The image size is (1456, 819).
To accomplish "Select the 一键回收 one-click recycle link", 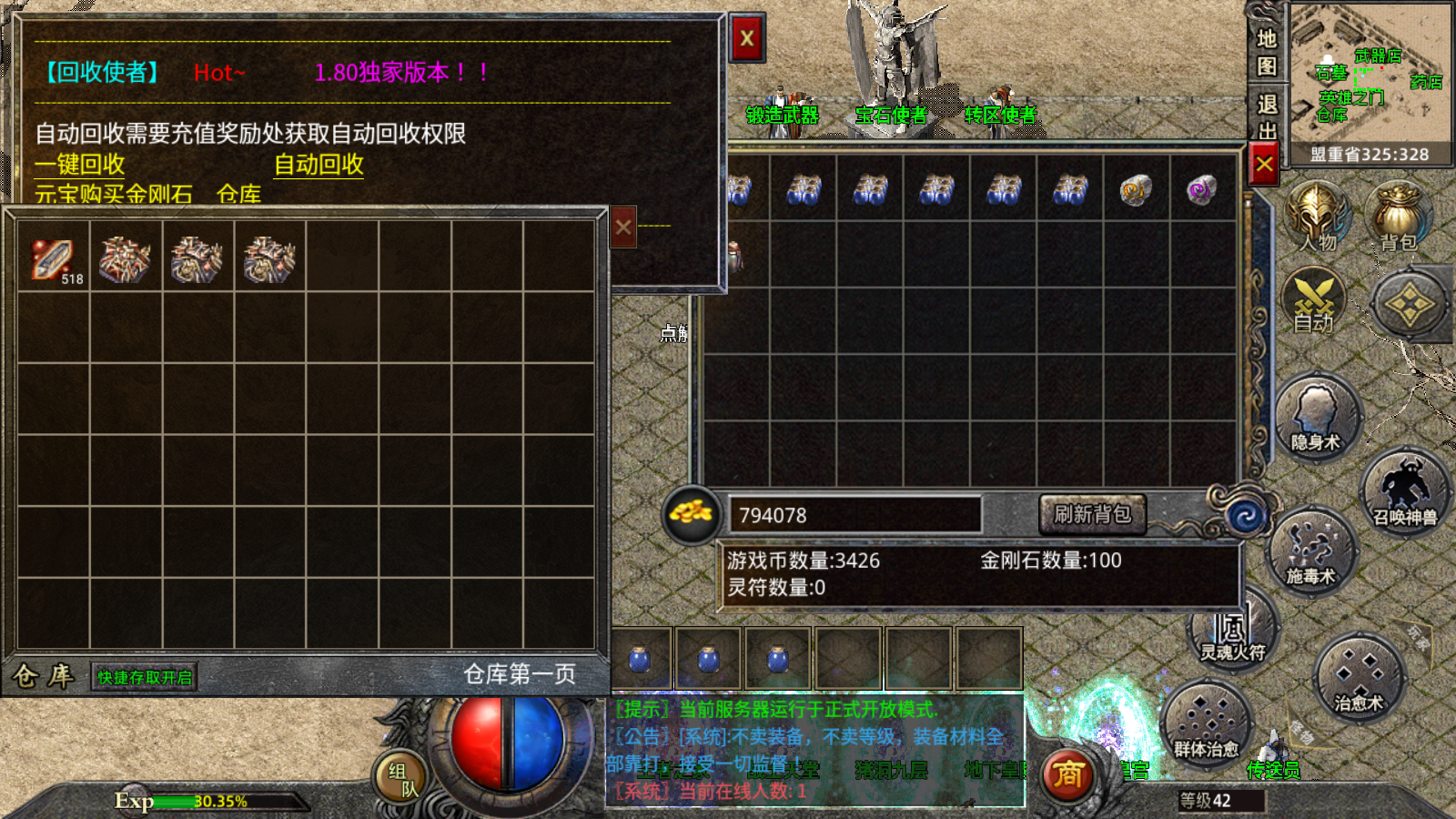I will (80, 165).
